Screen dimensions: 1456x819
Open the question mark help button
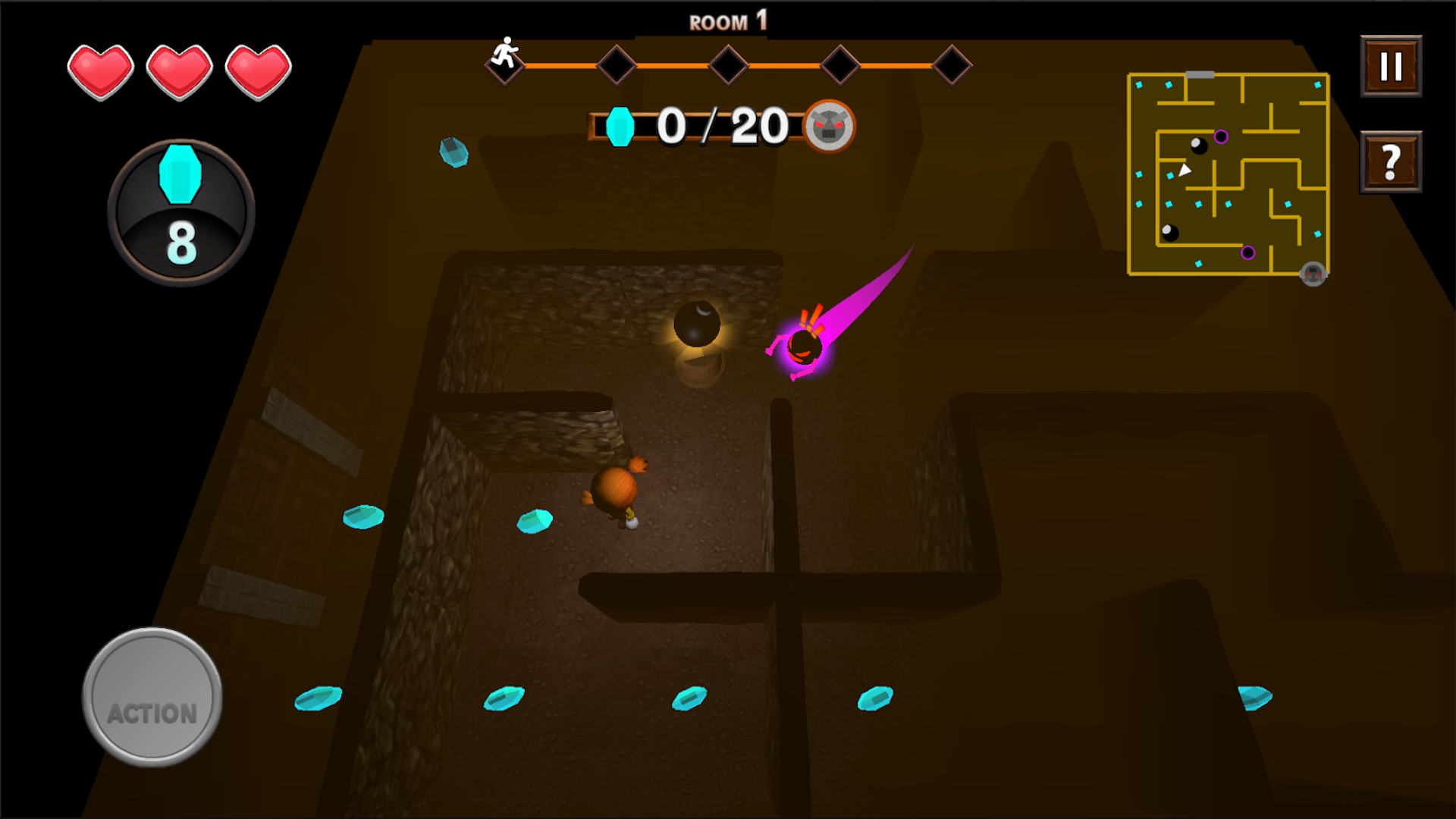coord(1390,162)
